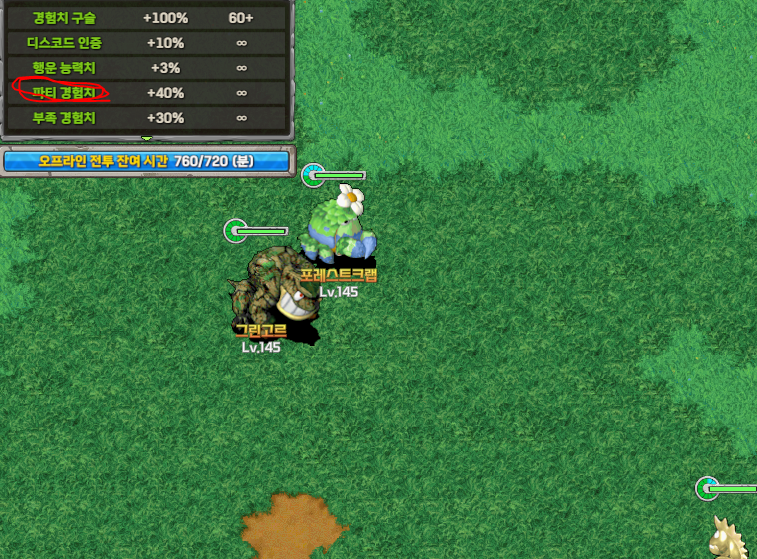Select the 행운 능력치 buff row
Screen dimensions: 757x559
145,68
